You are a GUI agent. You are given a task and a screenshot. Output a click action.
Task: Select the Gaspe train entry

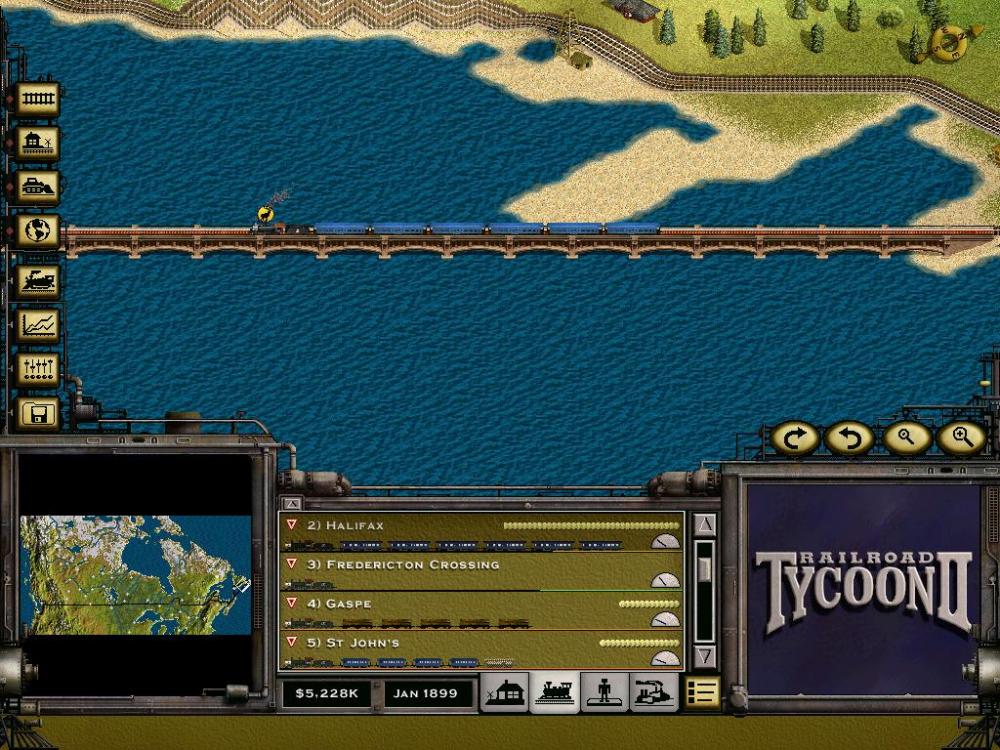tap(480, 611)
